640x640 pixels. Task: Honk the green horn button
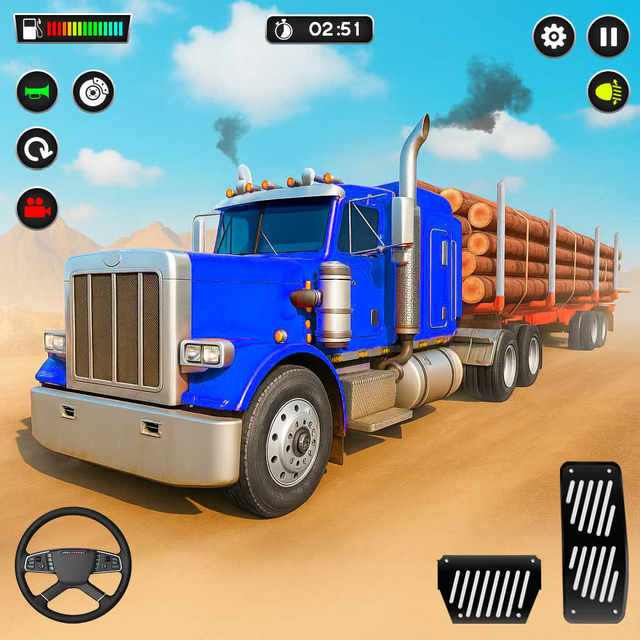click(37, 93)
